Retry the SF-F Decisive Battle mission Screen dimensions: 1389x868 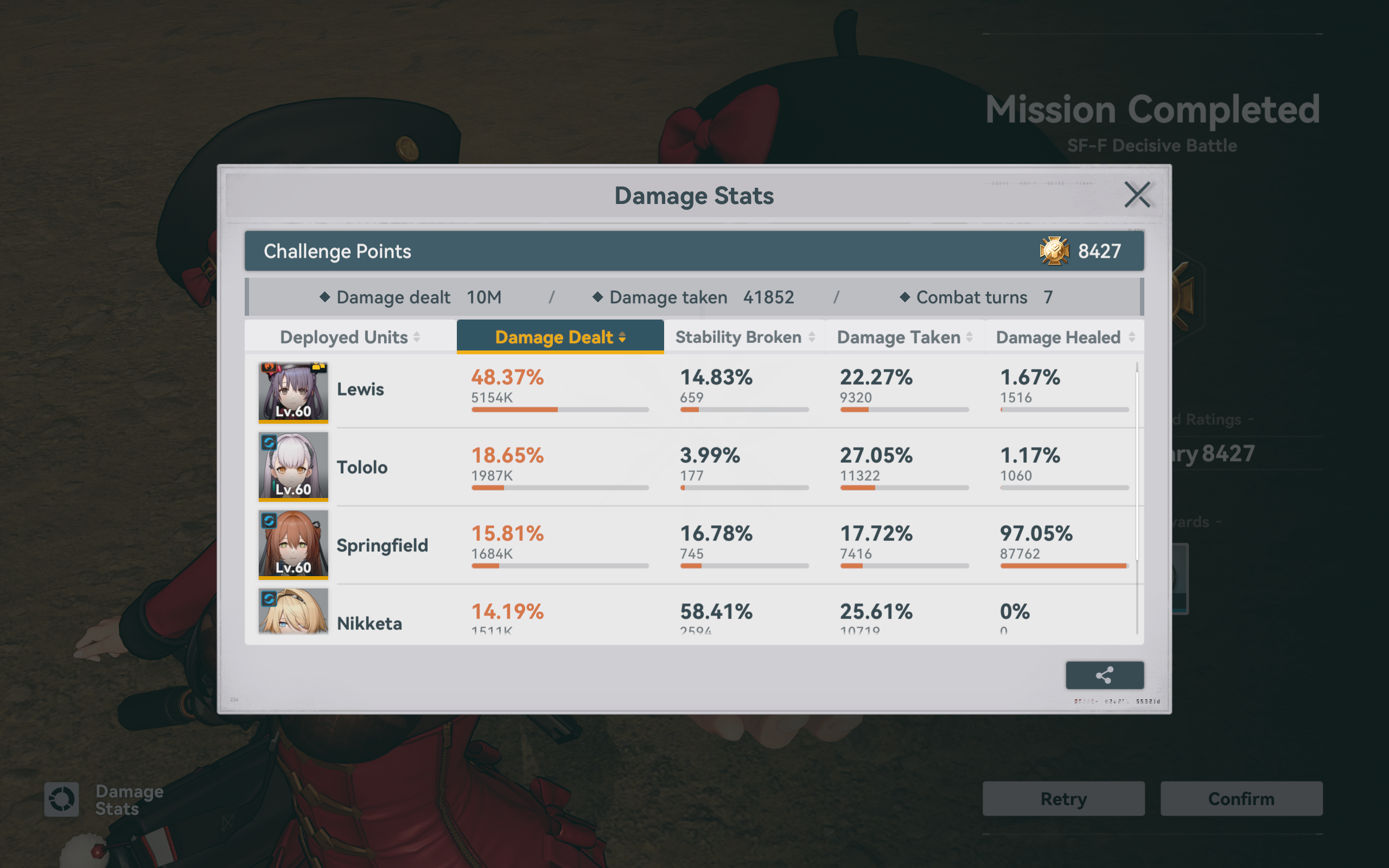point(1063,799)
